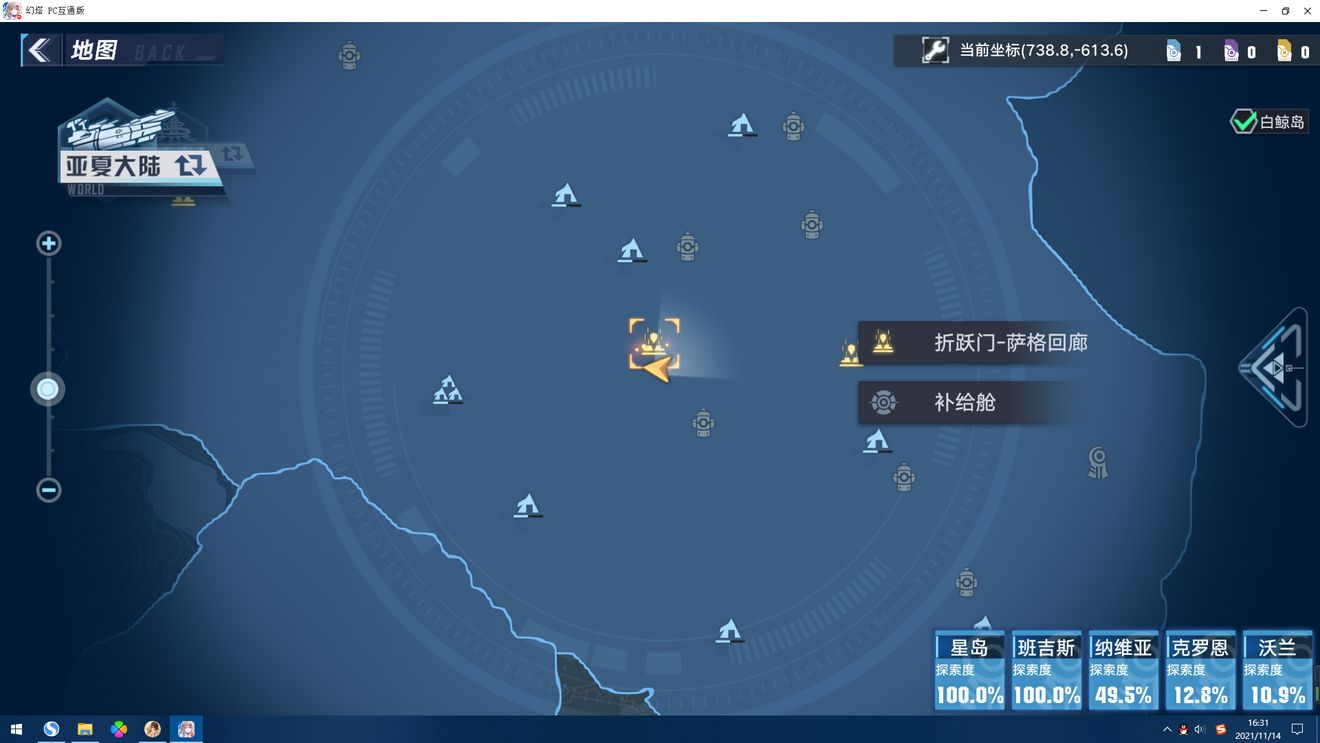Open the 沃兰 exploration region tab
1320x743 pixels.
pyautogui.click(x=1277, y=670)
